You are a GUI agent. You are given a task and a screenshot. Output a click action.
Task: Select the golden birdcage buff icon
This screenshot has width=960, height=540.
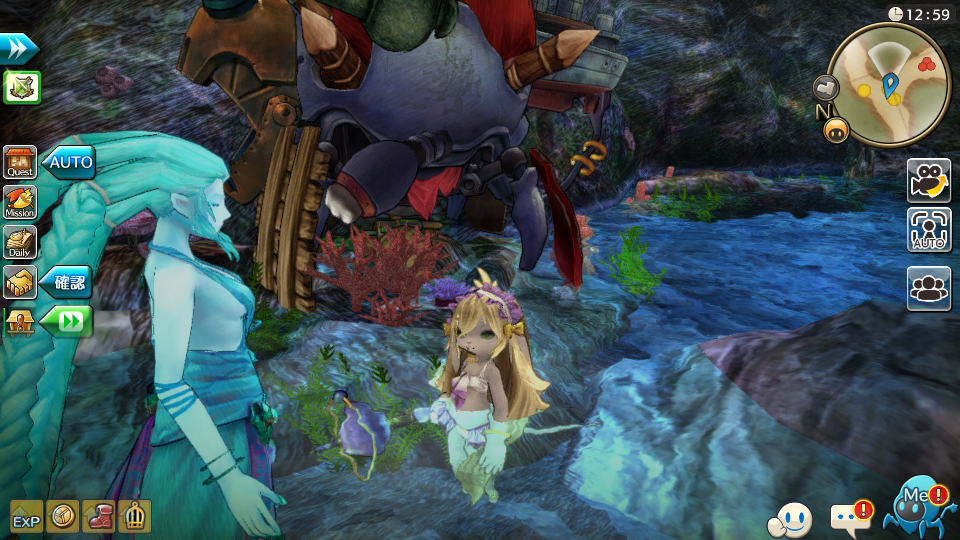tap(134, 516)
